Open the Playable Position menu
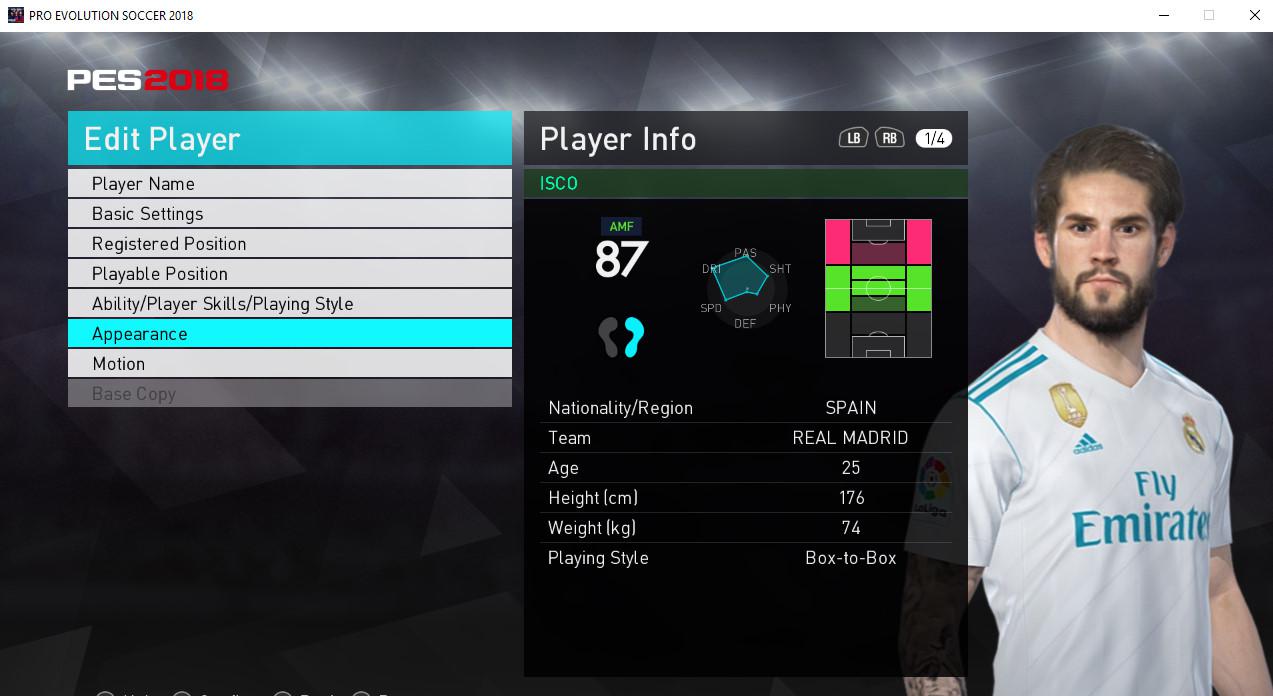1273x696 pixels. (289, 274)
